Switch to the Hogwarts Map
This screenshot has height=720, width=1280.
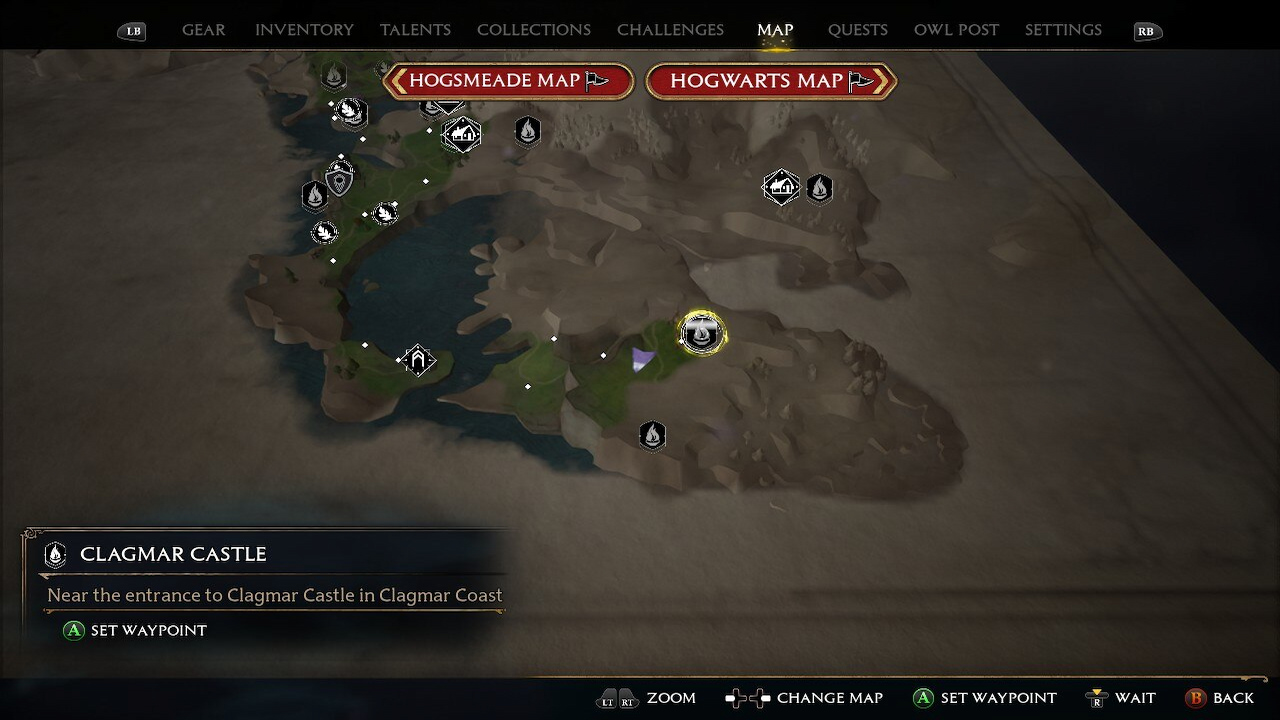771,81
